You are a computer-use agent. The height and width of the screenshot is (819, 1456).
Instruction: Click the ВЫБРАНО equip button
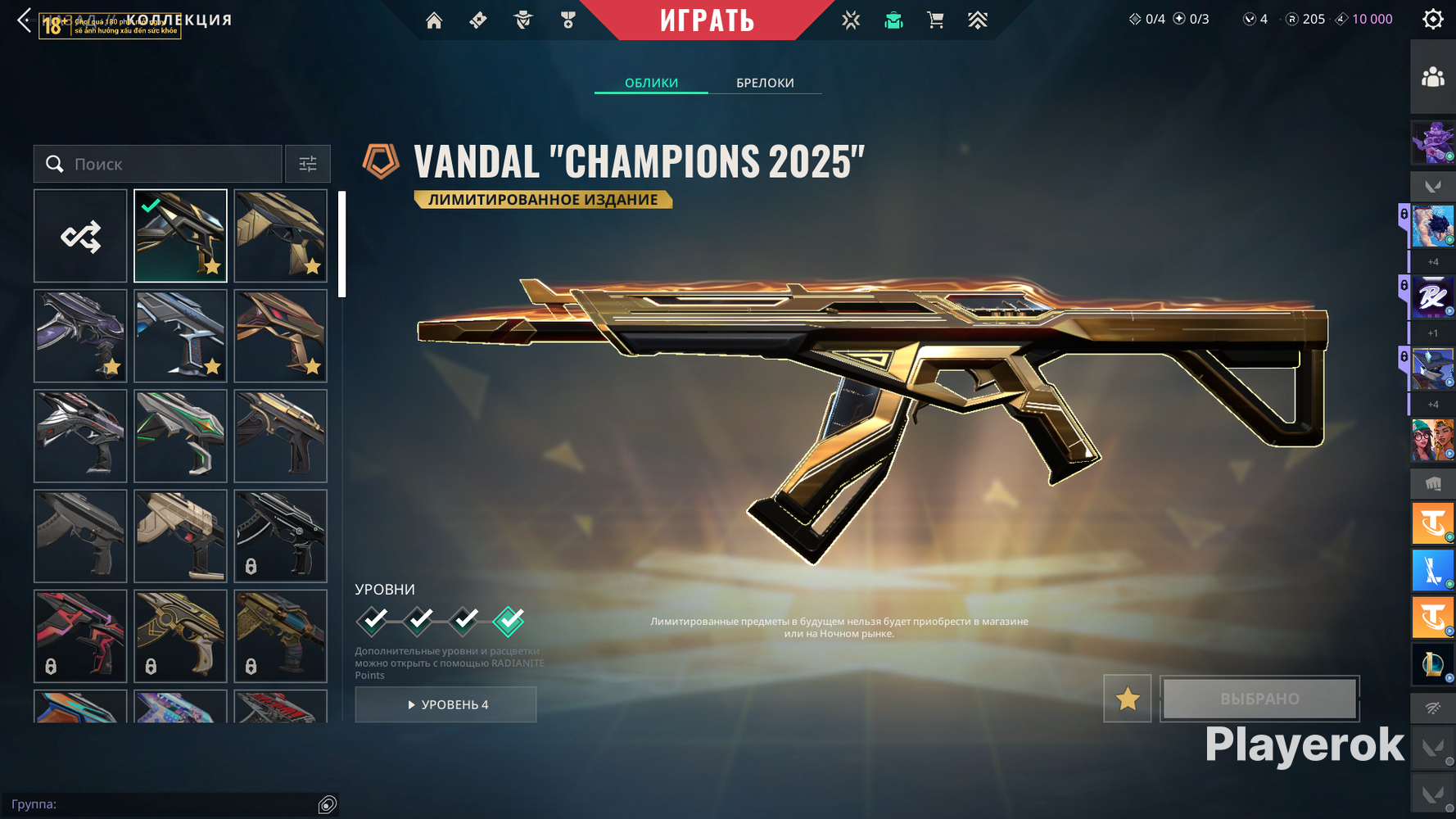(x=1259, y=699)
